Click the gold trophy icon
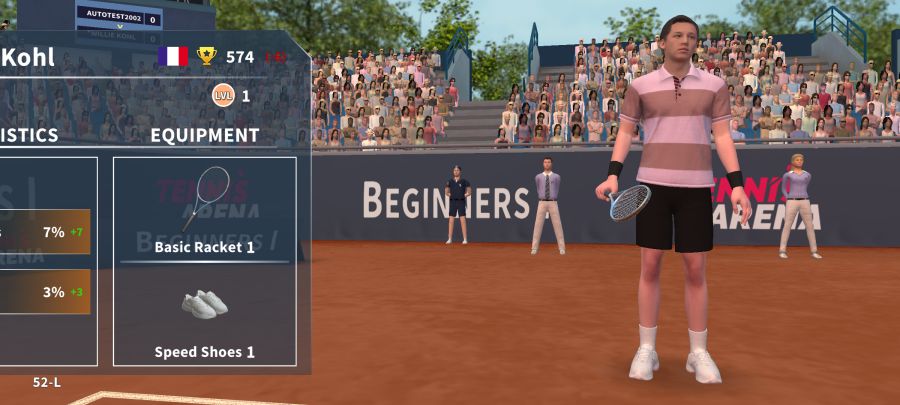Viewport: 900px width, 405px height. pyautogui.click(x=207, y=56)
